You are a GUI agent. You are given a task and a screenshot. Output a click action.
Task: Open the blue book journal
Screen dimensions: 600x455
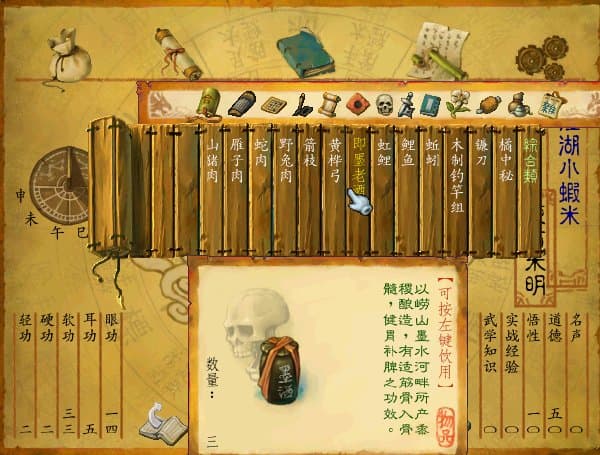point(304,51)
